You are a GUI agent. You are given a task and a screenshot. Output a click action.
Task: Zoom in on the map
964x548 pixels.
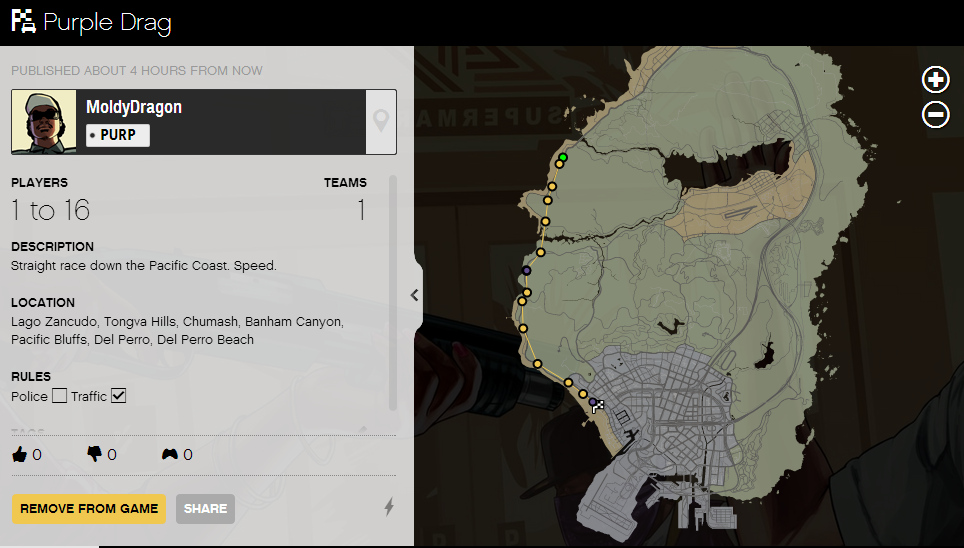point(935,80)
